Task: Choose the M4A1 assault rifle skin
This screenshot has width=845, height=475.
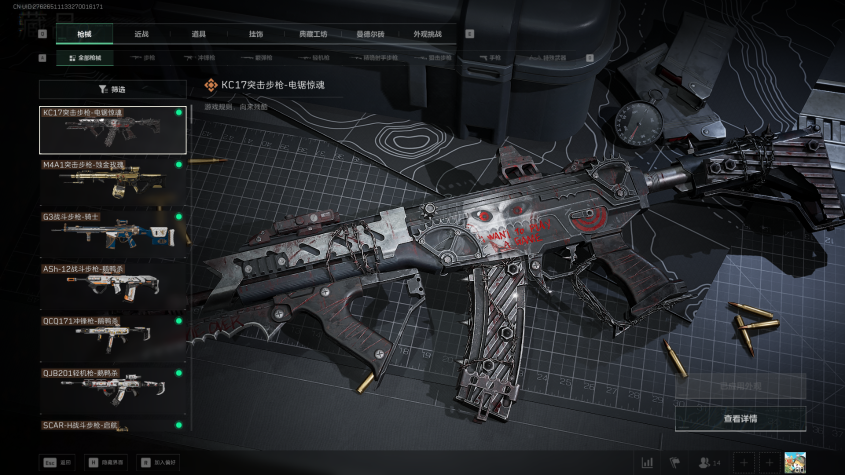Action: 112,181
